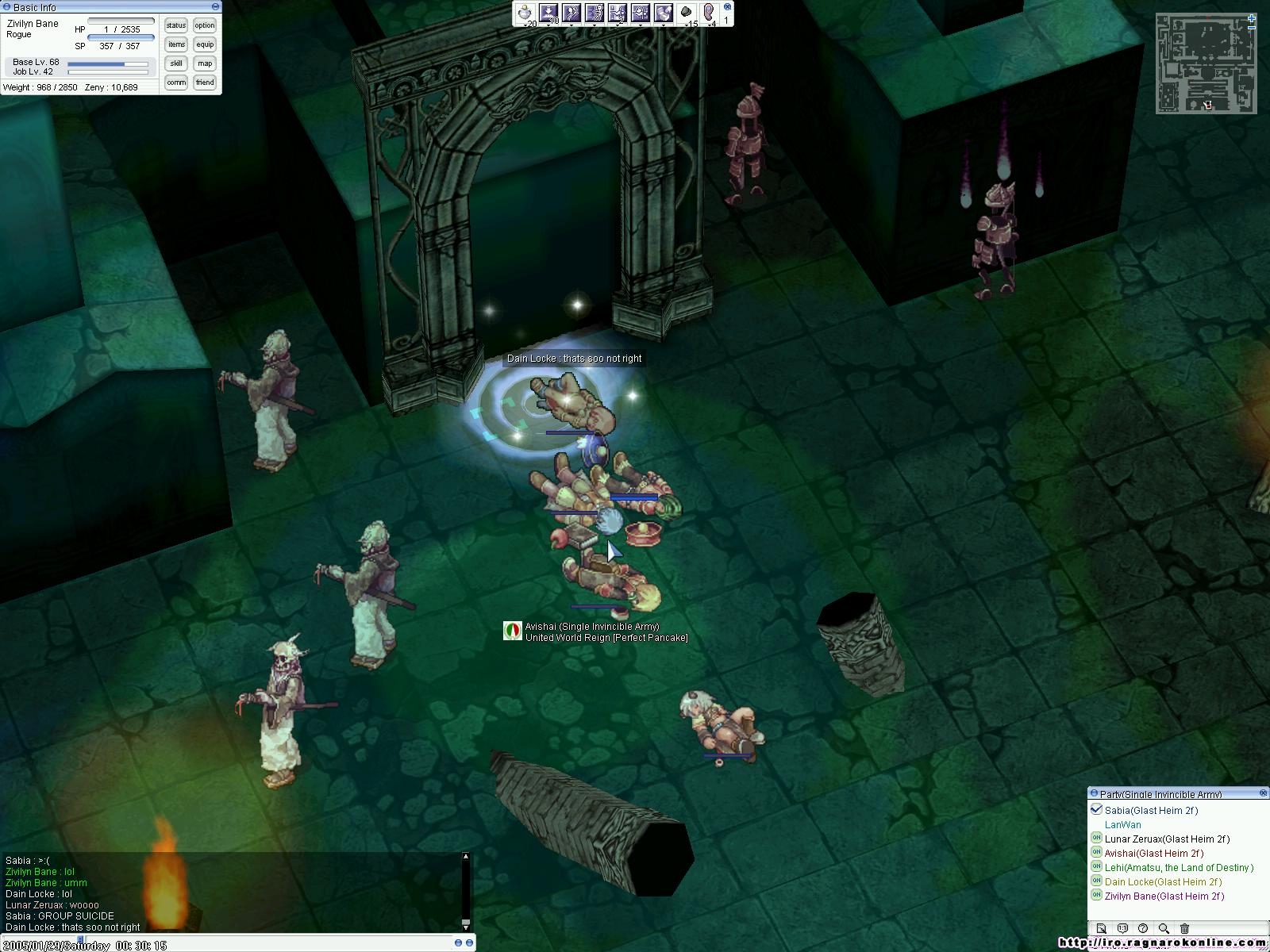Viewport: 1270px width, 952px height.
Task: Click the minimap
Action: tap(1206, 63)
